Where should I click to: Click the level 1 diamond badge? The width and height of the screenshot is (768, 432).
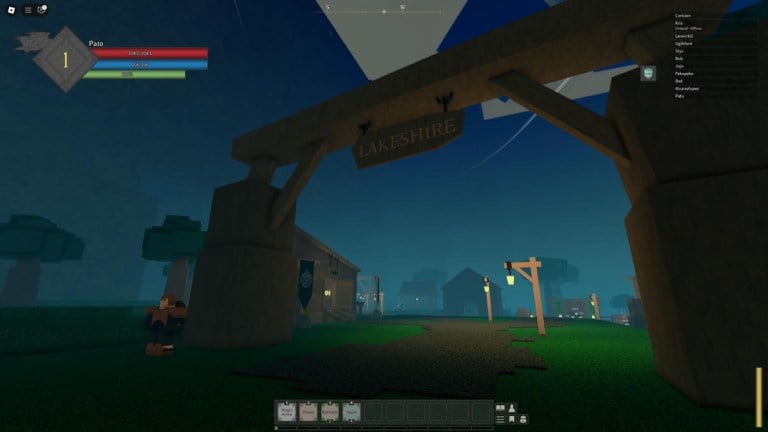tap(65, 59)
